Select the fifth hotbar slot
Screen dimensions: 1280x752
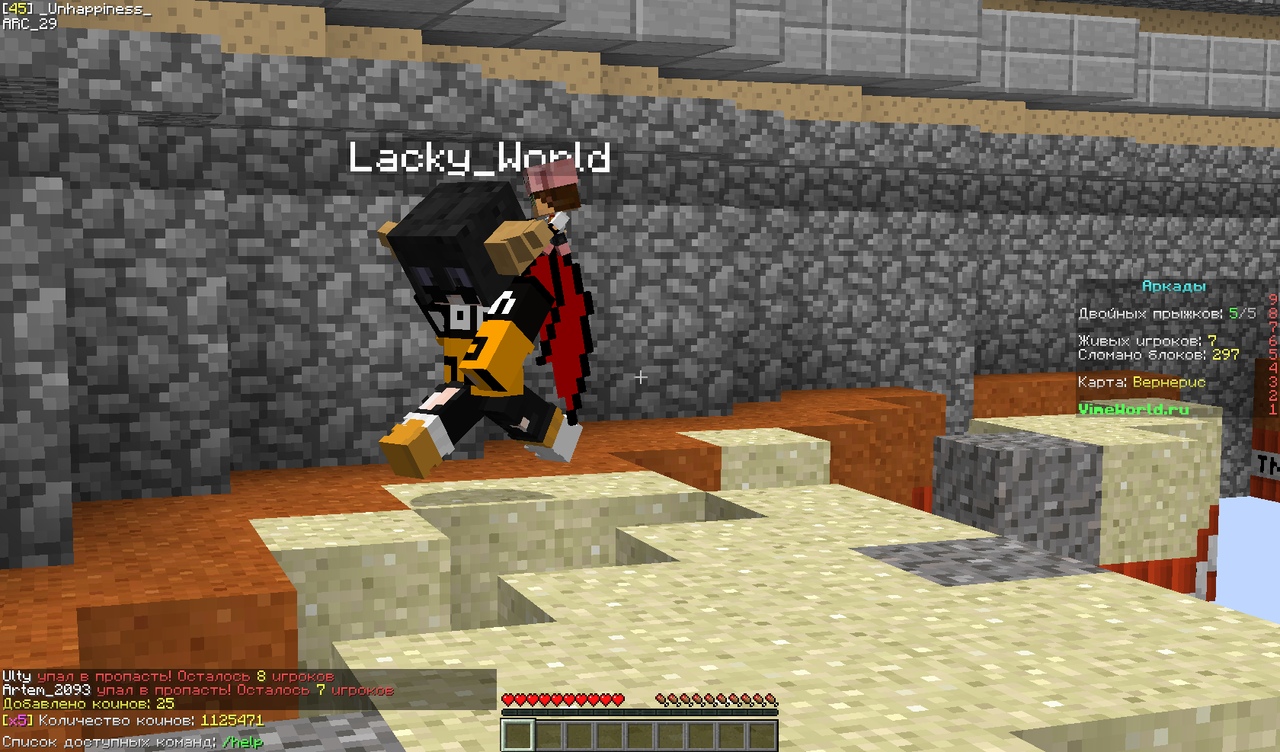[641, 735]
